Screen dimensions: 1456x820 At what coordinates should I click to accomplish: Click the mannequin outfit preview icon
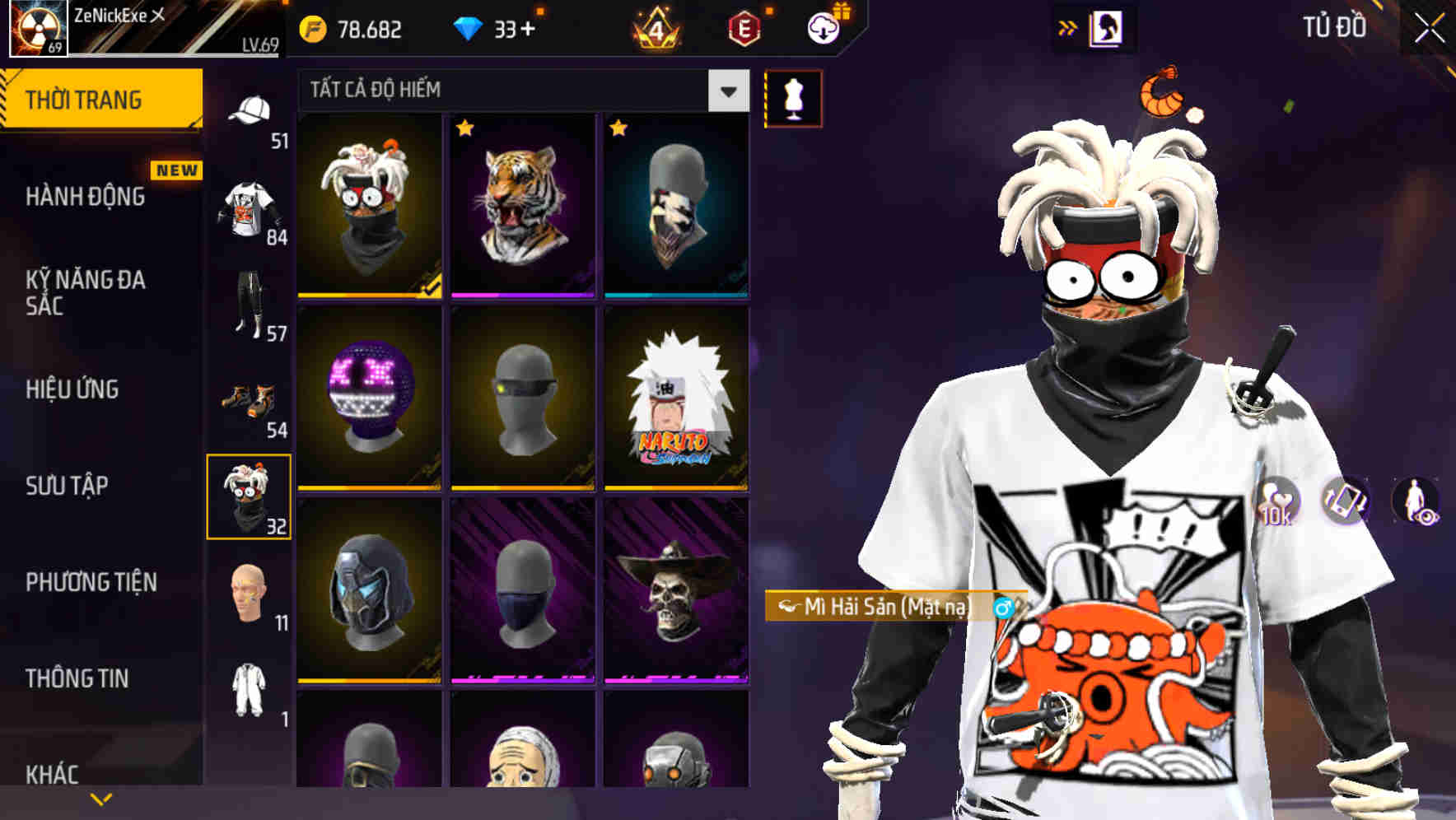[793, 96]
